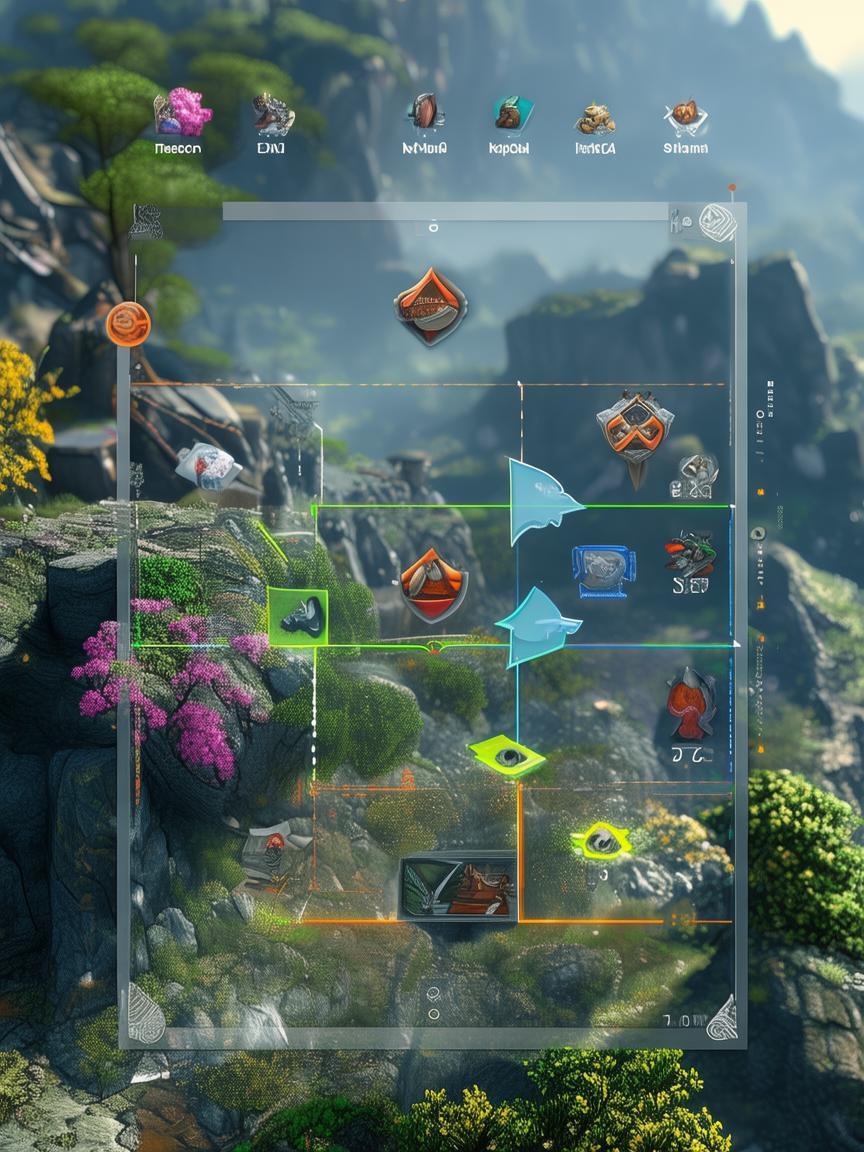The width and height of the screenshot is (864, 1152).
Task: Select the orange shield beside the green tile
Action: tap(433, 585)
